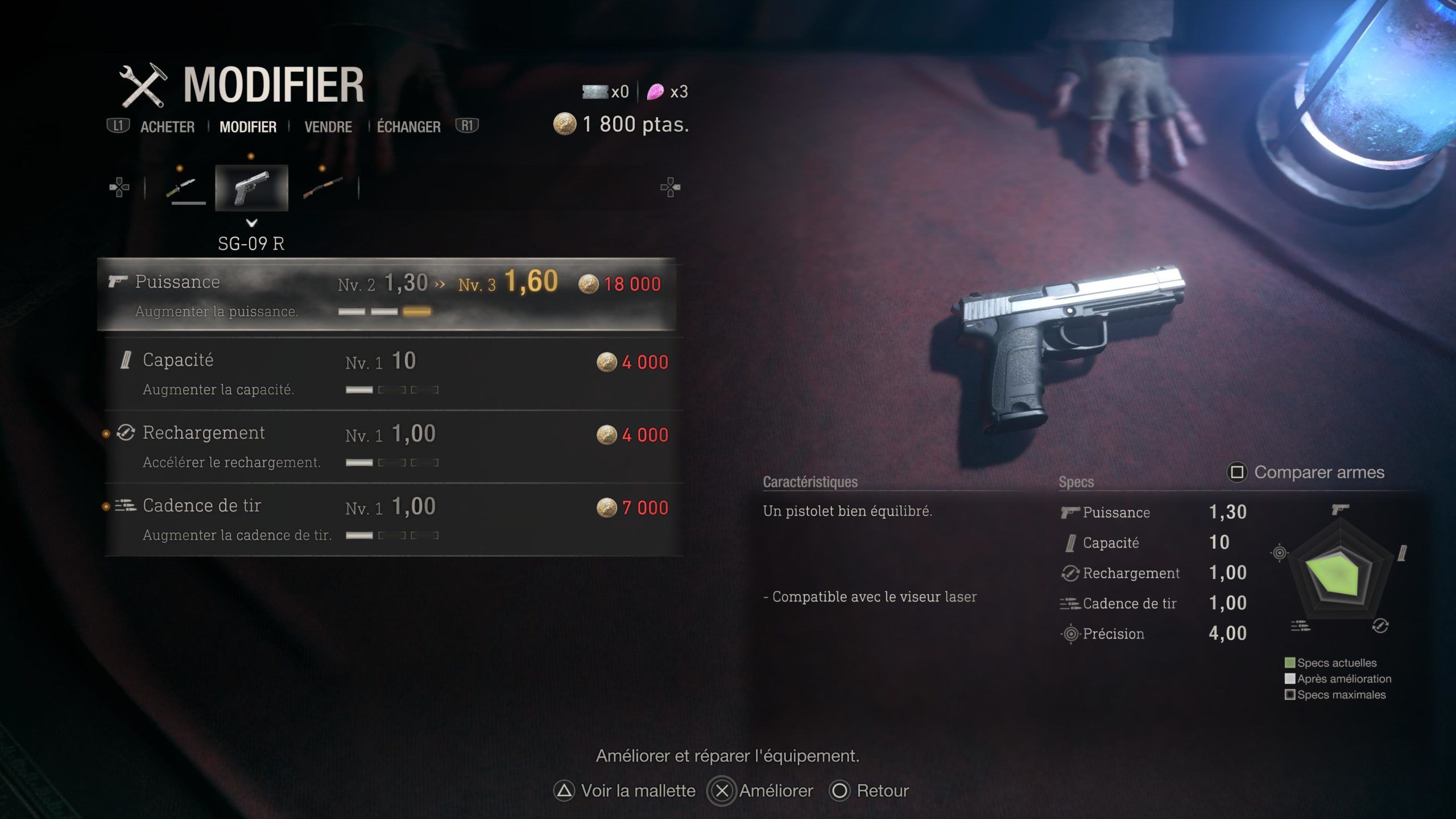The width and height of the screenshot is (1456, 819).
Task: Go to the ÉCHANGER tab
Action: coord(408,127)
